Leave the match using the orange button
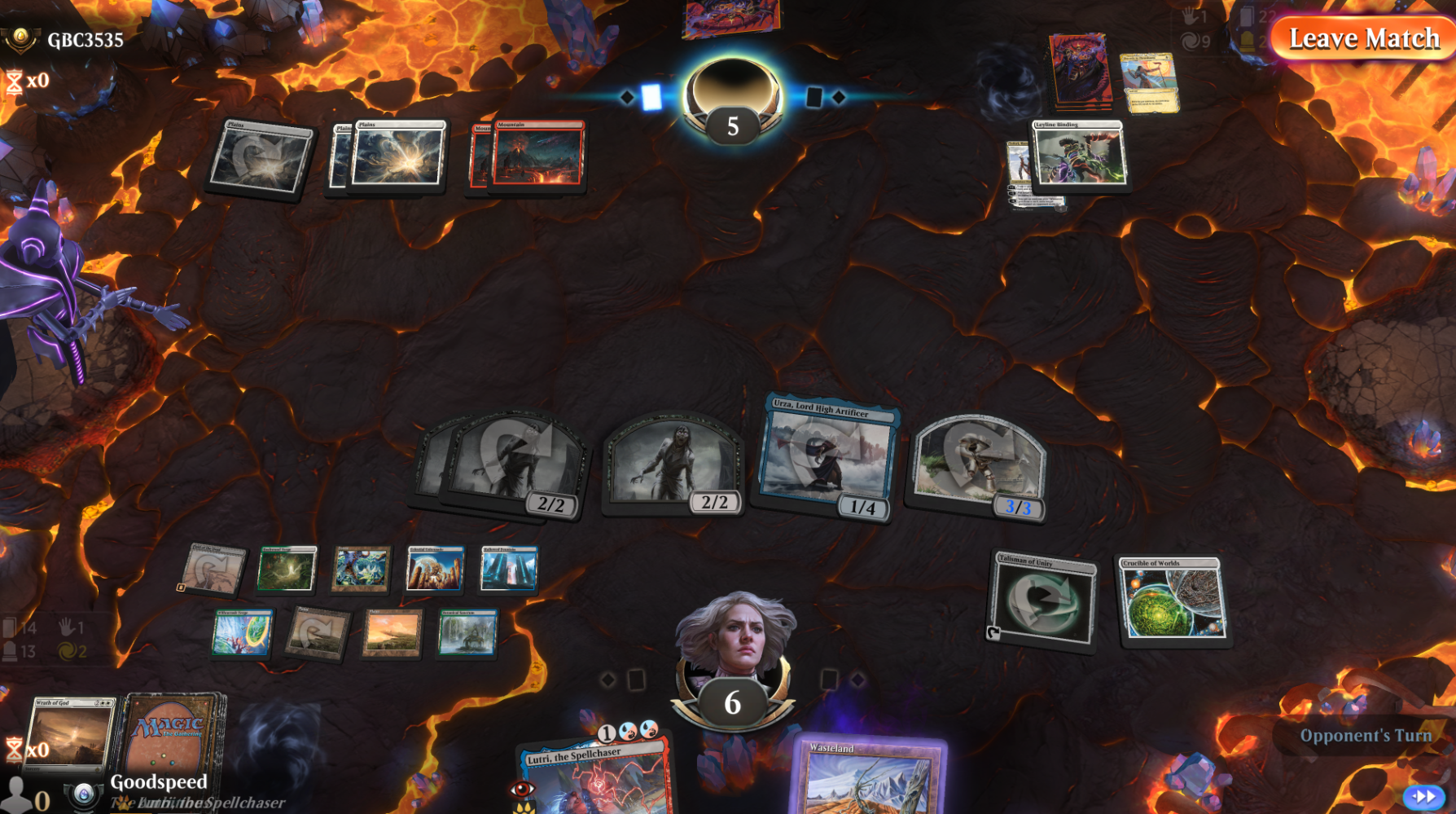Screen dimensions: 1456x814 1363,38
